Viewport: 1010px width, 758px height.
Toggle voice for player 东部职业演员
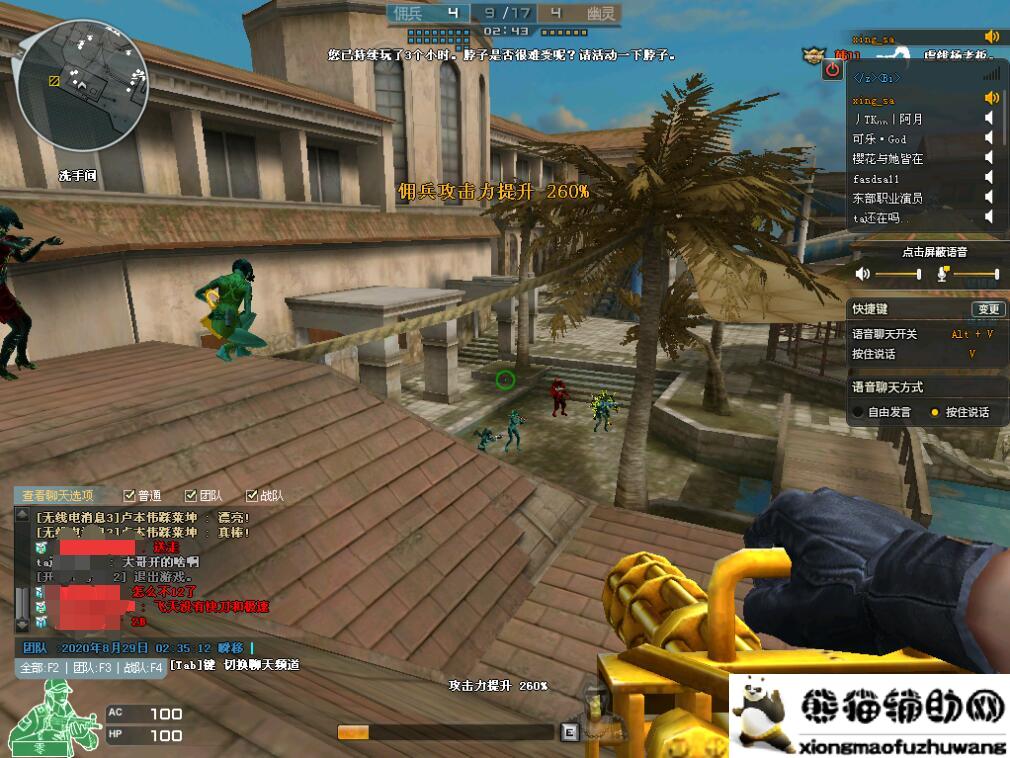988,198
